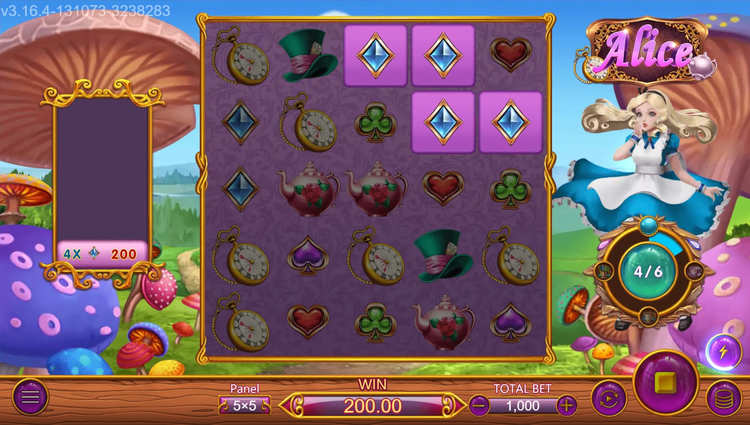Start autoplay with the circular play icon
This screenshot has width=750, height=425.
[608, 398]
